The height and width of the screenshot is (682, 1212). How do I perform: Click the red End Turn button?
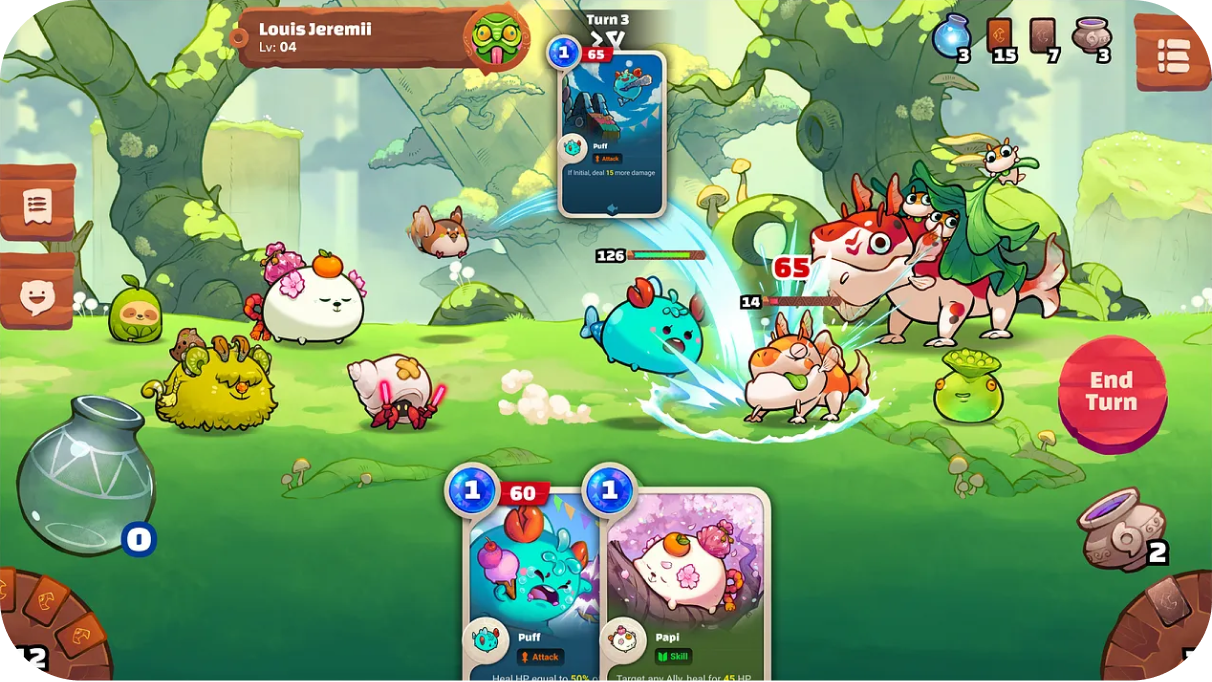[x=1112, y=392]
